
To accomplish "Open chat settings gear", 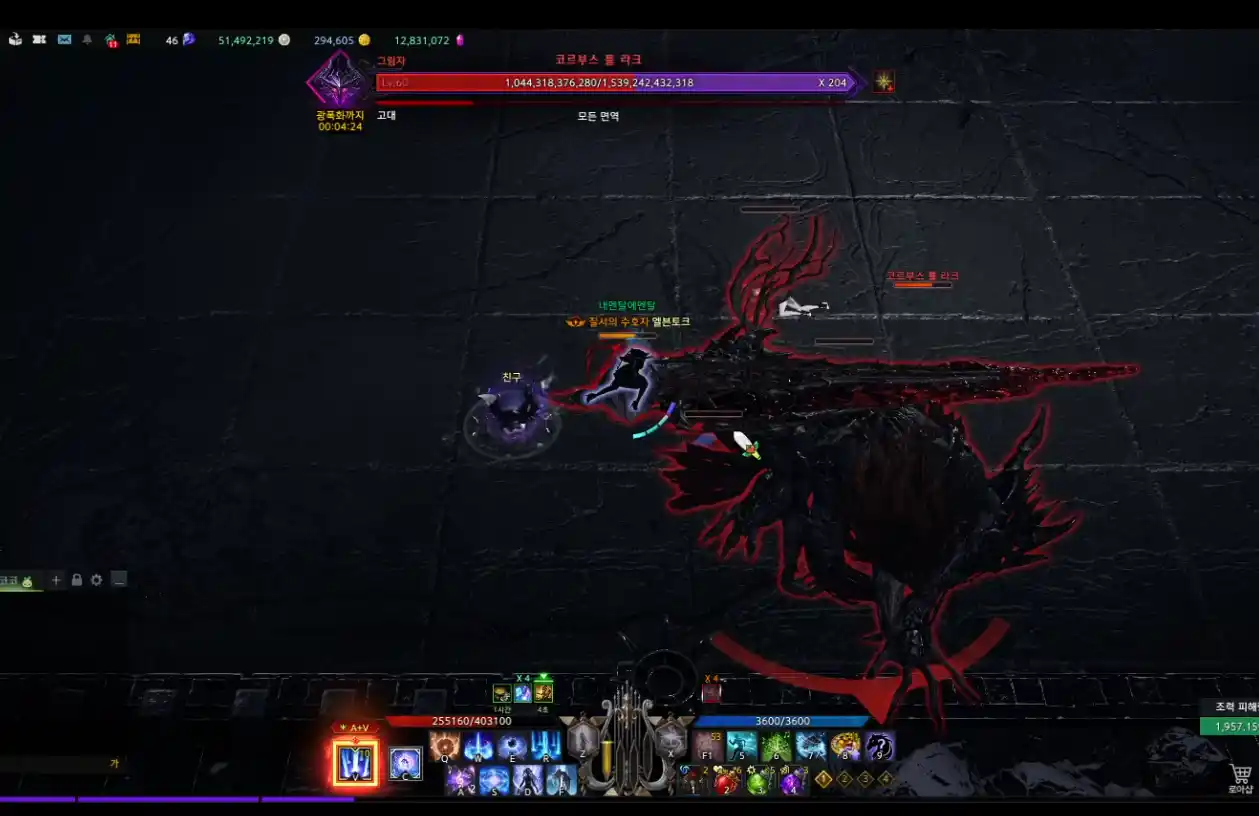I will point(96,580).
